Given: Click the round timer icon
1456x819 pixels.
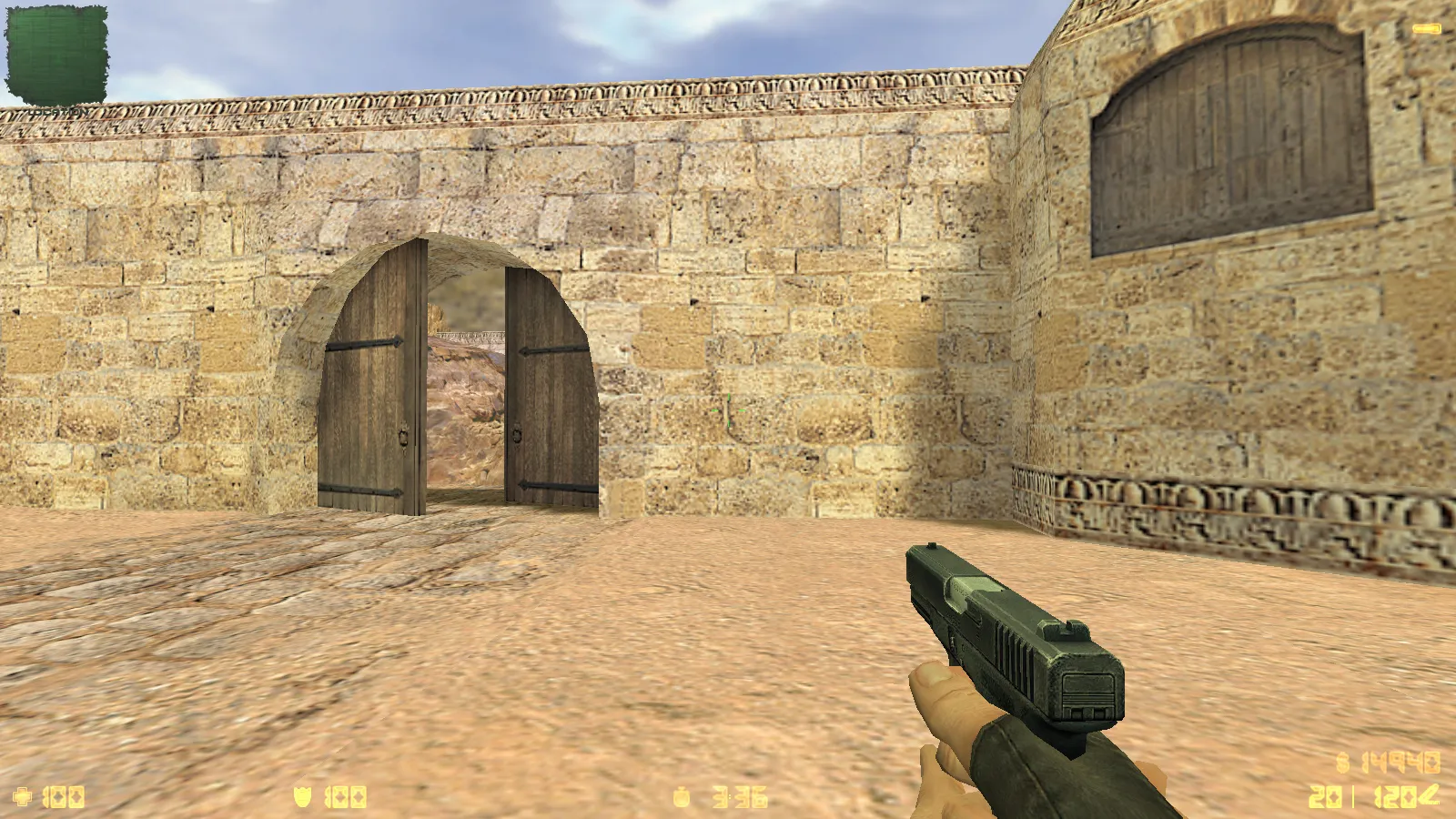Looking at the screenshot, I should (682, 799).
